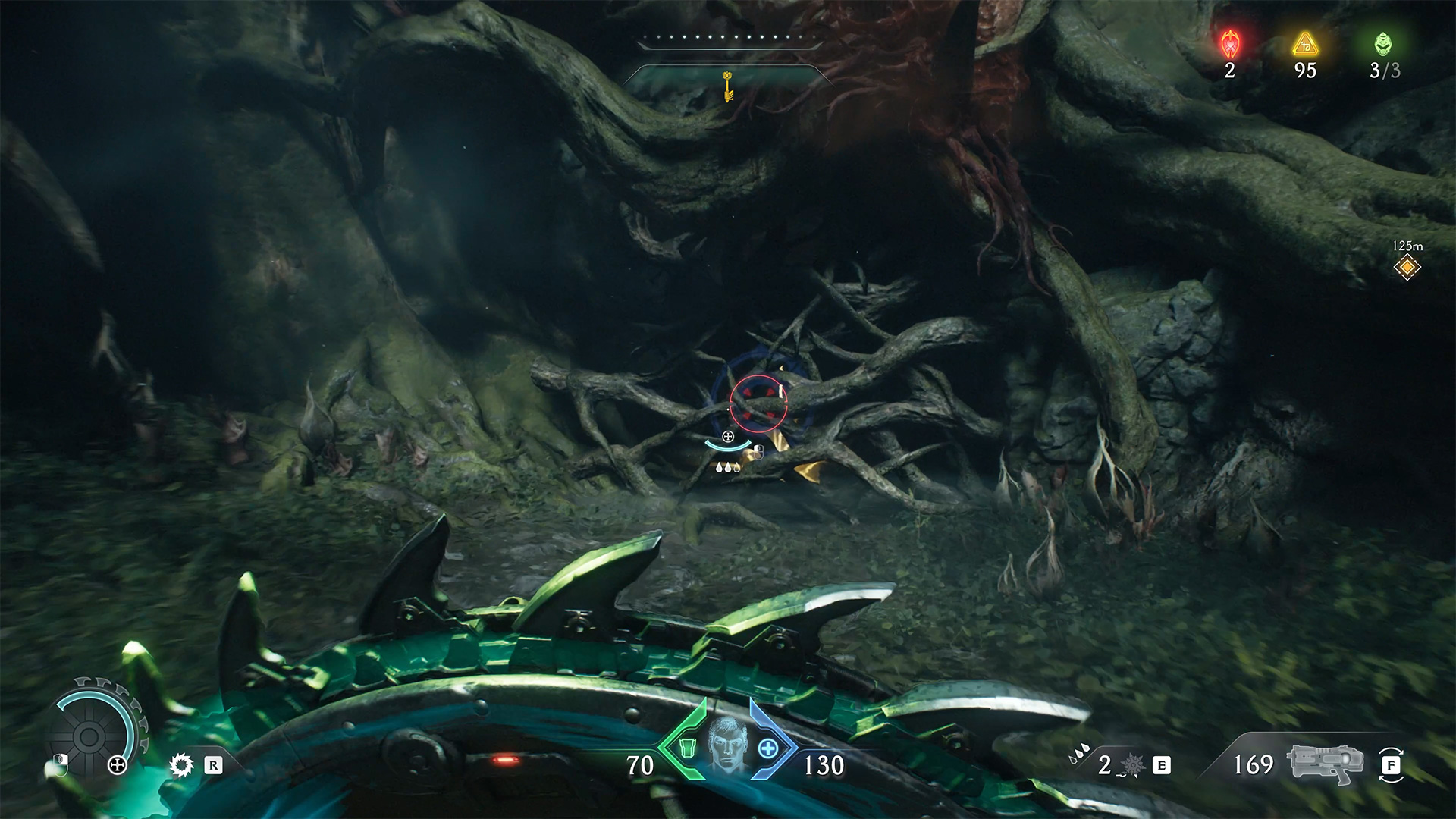Select the green armor icon

[x=686, y=748]
